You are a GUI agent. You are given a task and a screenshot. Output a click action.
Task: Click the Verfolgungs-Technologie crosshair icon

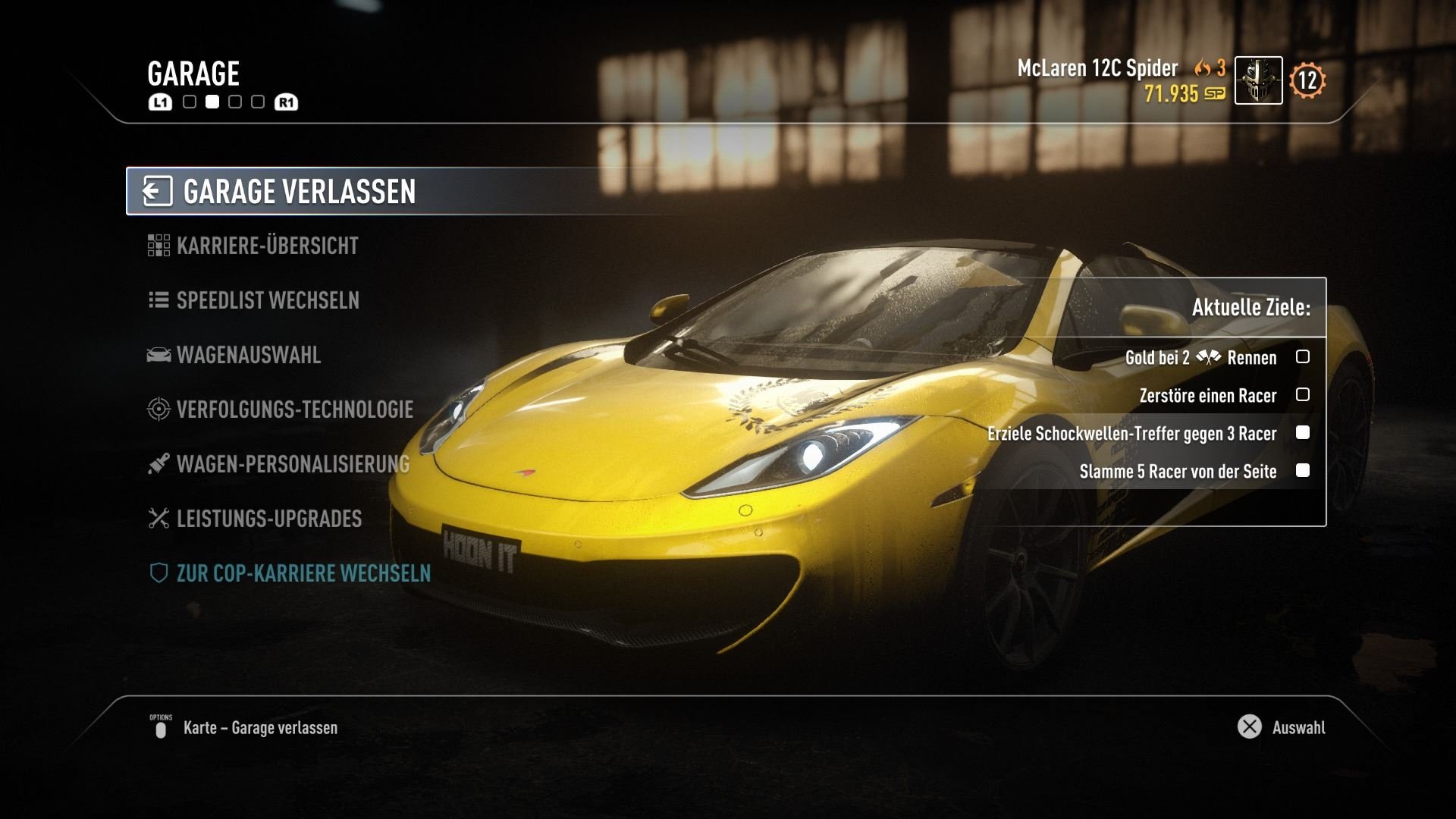(x=158, y=409)
